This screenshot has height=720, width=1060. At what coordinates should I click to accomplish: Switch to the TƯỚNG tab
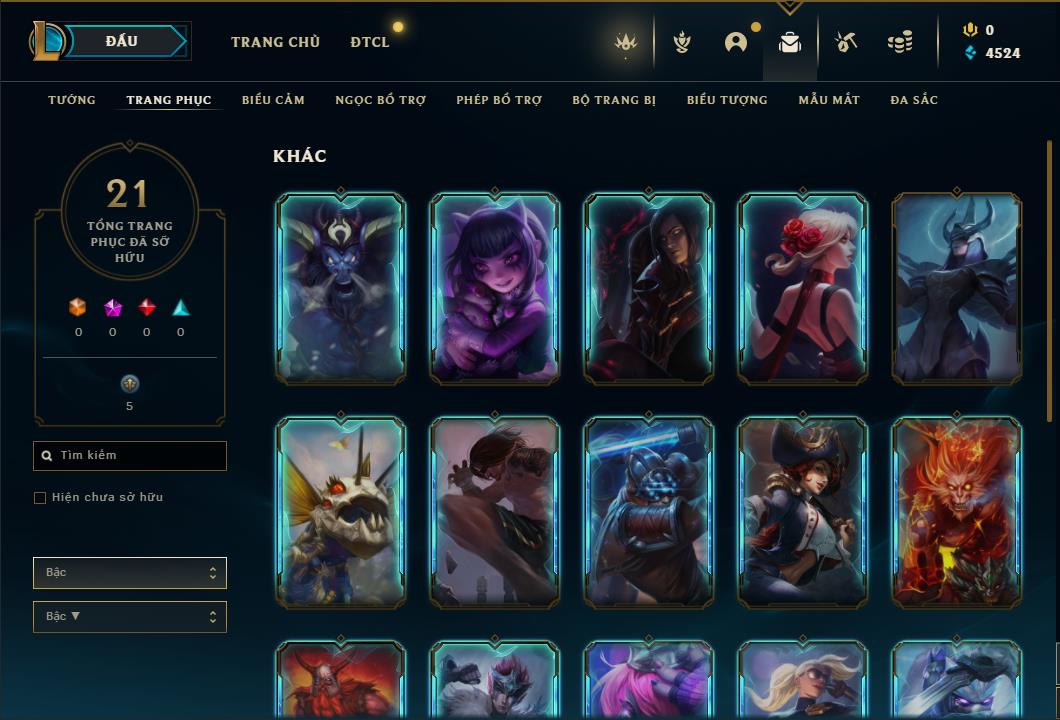pos(72,100)
